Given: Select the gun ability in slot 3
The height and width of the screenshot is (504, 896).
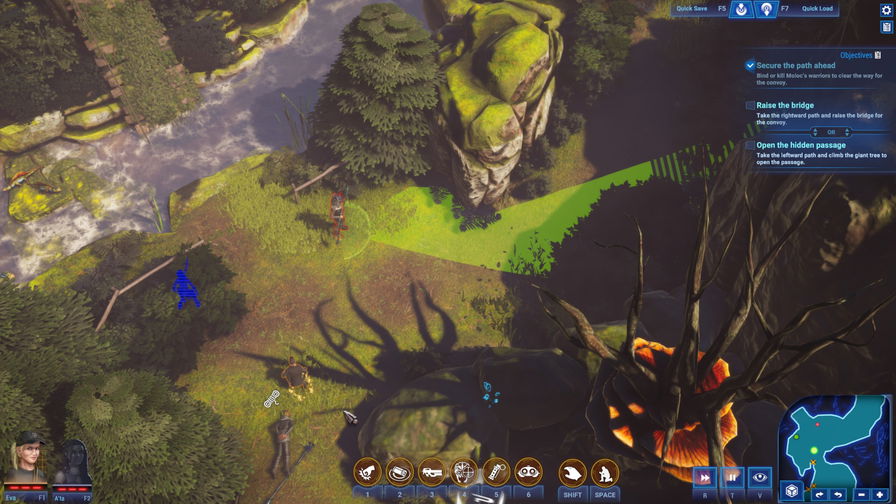Looking at the screenshot, I should click(431, 472).
